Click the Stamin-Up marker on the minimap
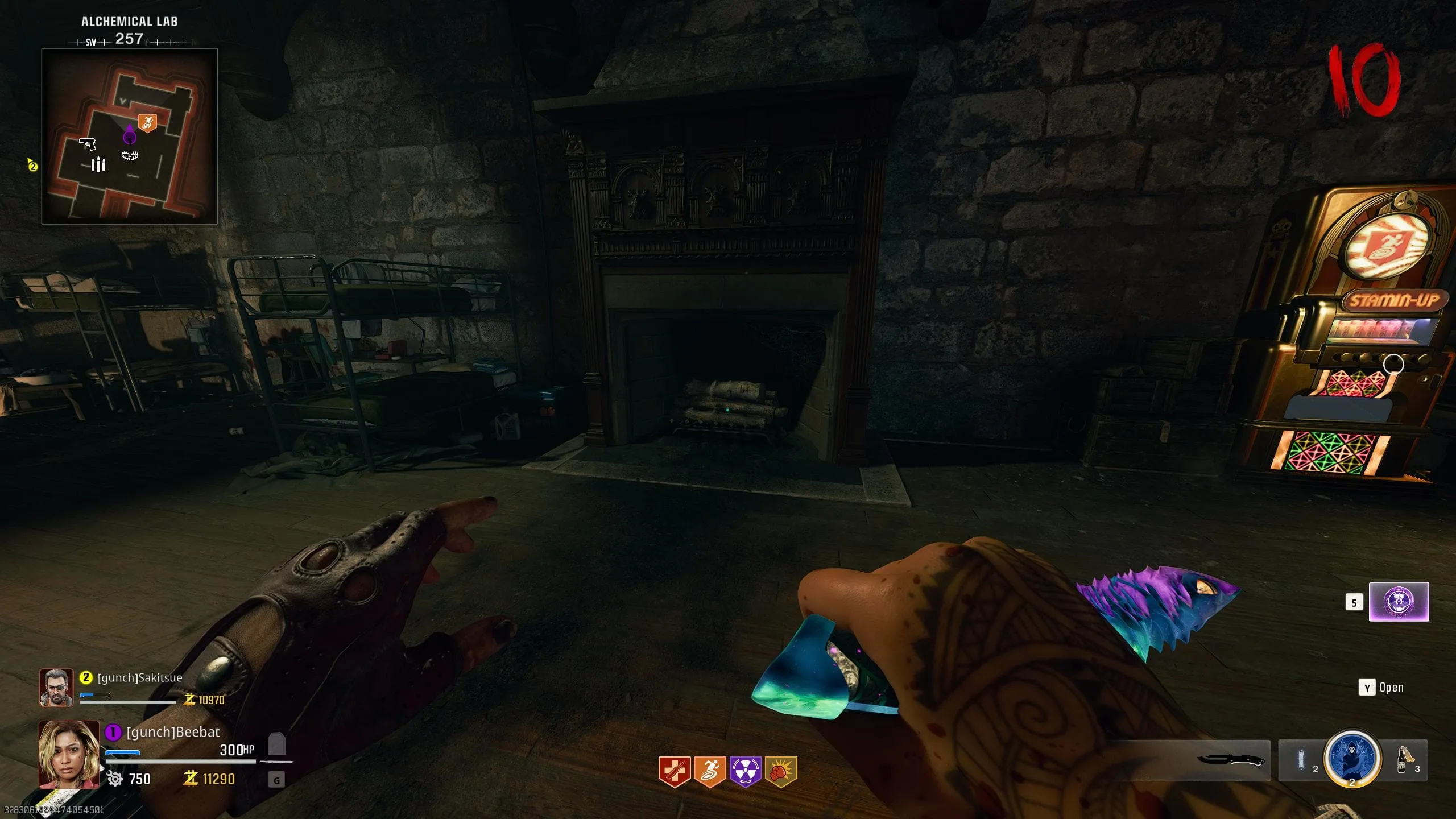This screenshot has height=819, width=1456. click(147, 122)
